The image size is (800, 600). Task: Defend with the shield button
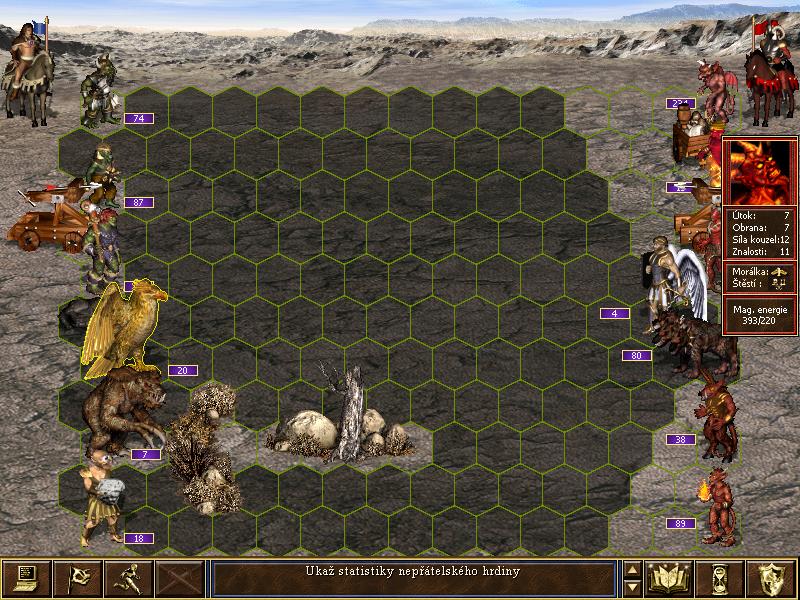click(772, 578)
